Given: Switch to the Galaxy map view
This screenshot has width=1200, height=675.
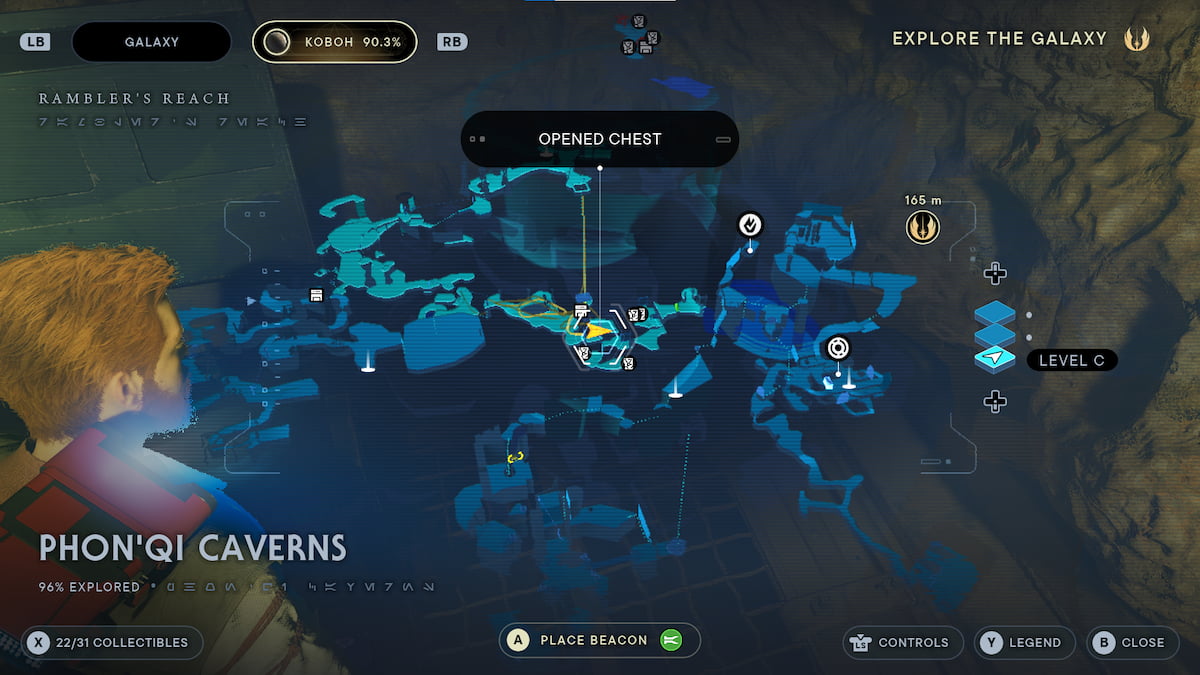Looking at the screenshot, I should (x=151, y=42).
